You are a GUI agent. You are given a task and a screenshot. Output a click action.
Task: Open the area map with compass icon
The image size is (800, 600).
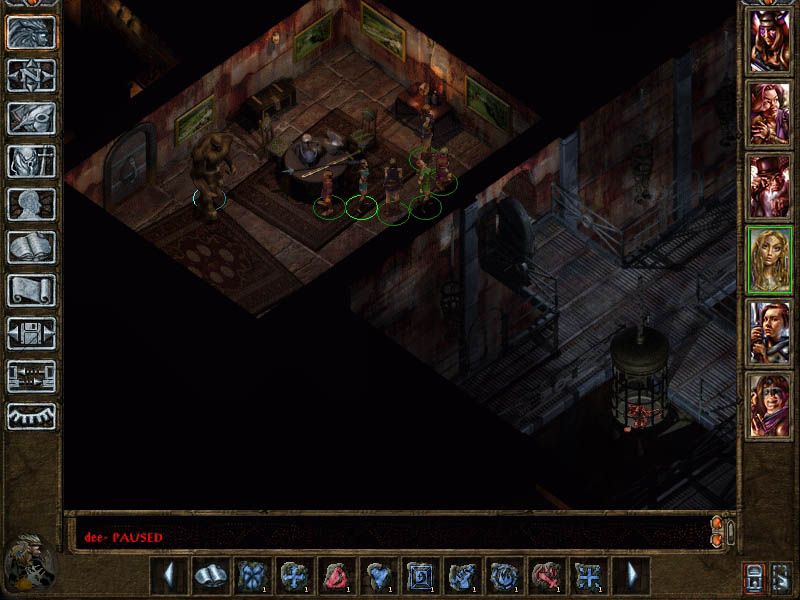(x=31, y=75)
